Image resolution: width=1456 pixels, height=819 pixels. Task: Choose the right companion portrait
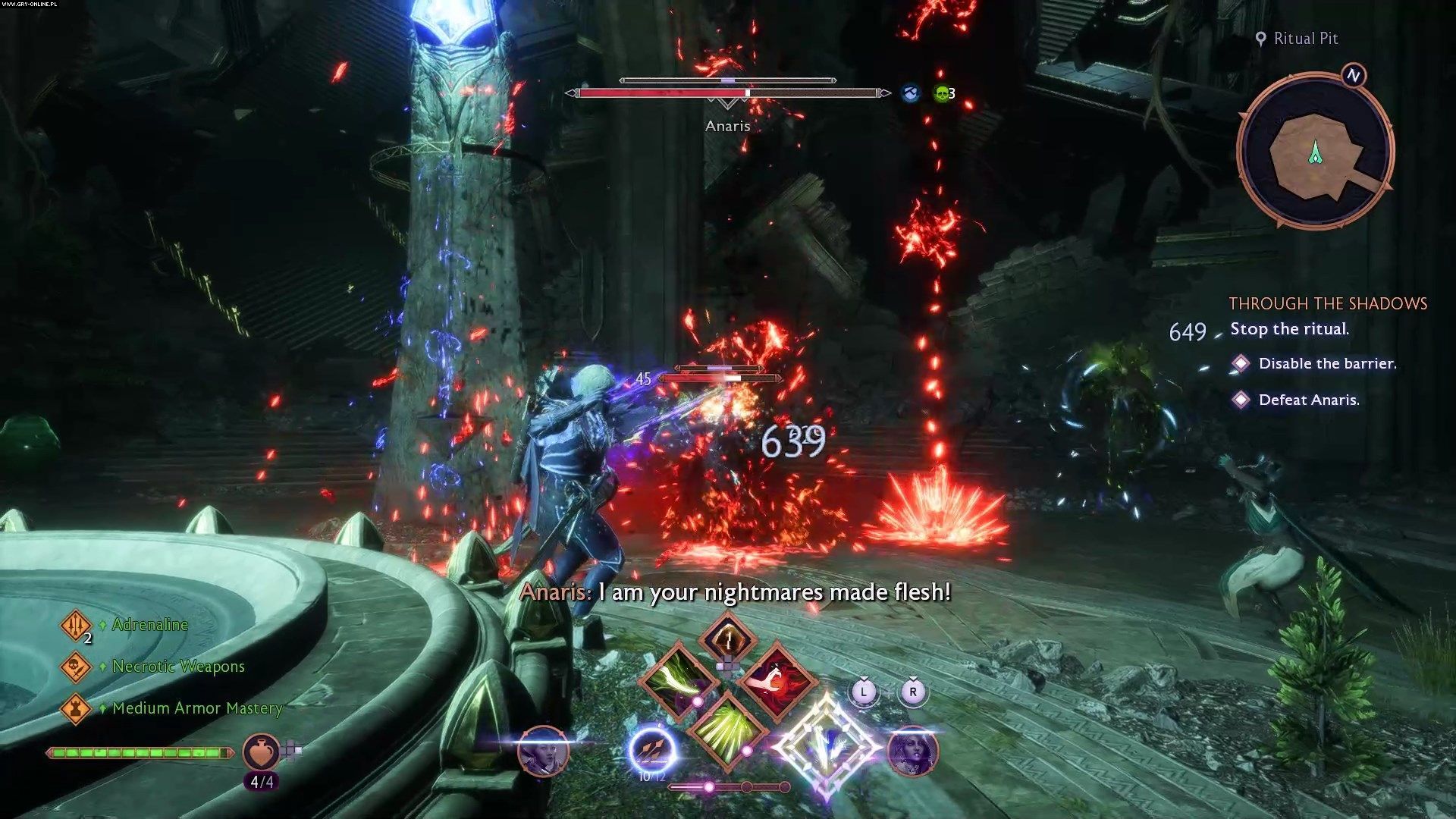point(912,752)
